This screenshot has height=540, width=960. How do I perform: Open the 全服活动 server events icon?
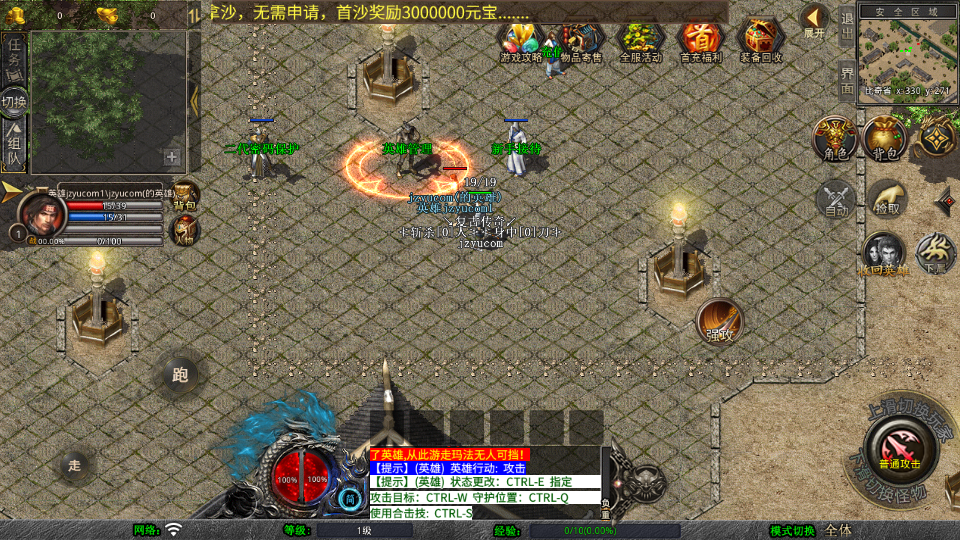[x=641, y=40]
